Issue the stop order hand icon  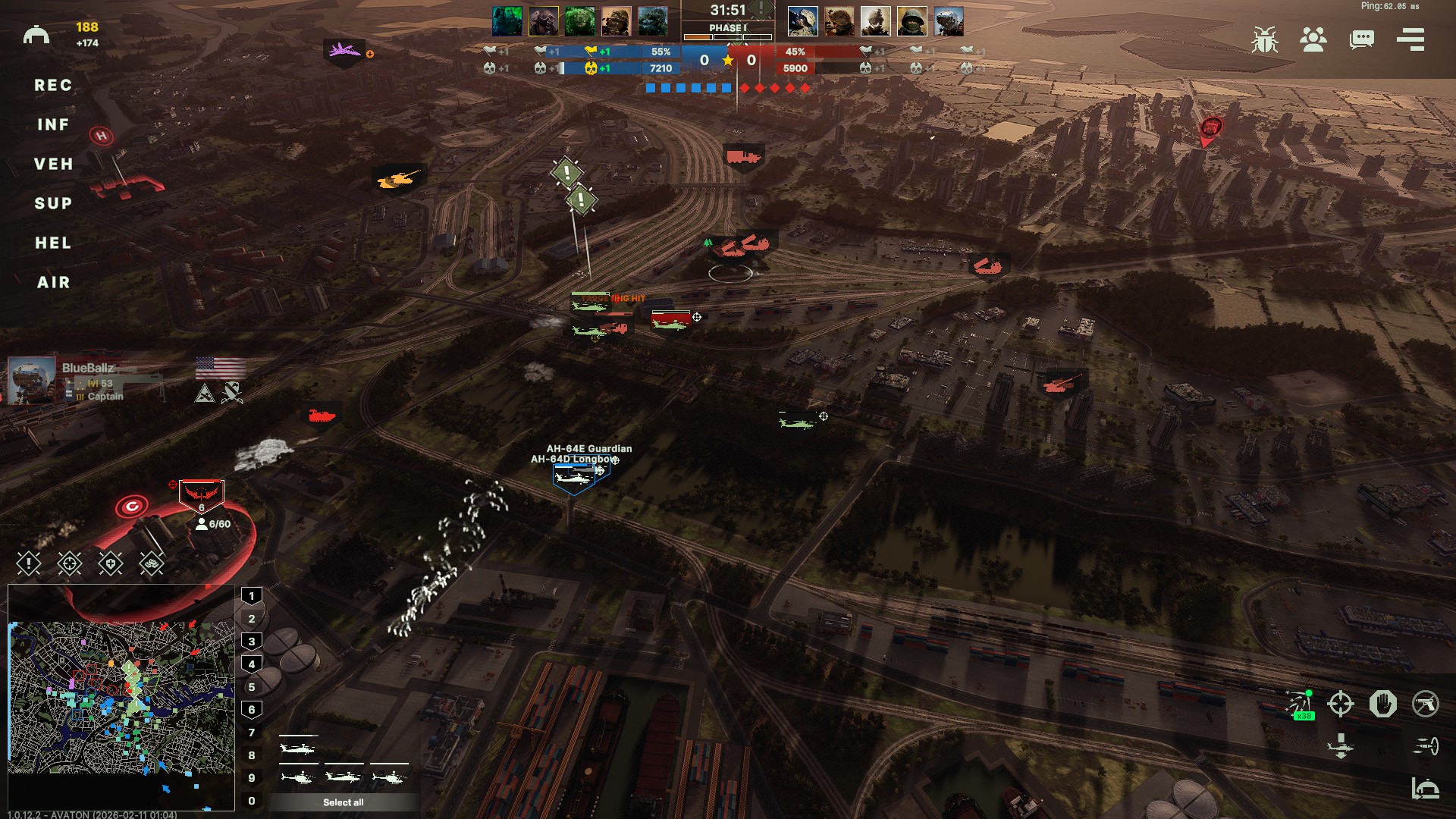(1382, 704)
